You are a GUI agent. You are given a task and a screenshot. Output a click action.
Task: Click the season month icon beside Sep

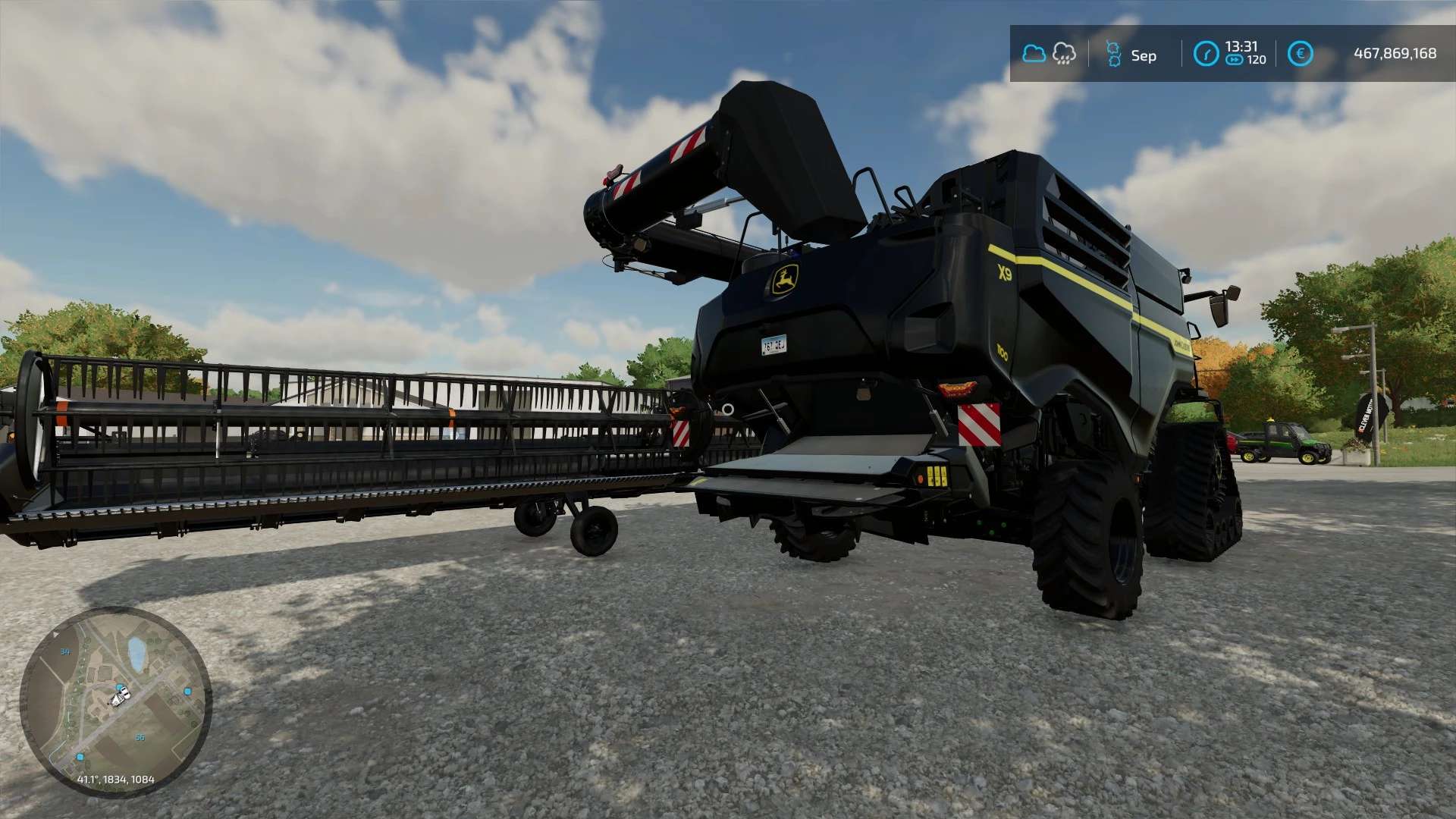(x=1113, y=55)
